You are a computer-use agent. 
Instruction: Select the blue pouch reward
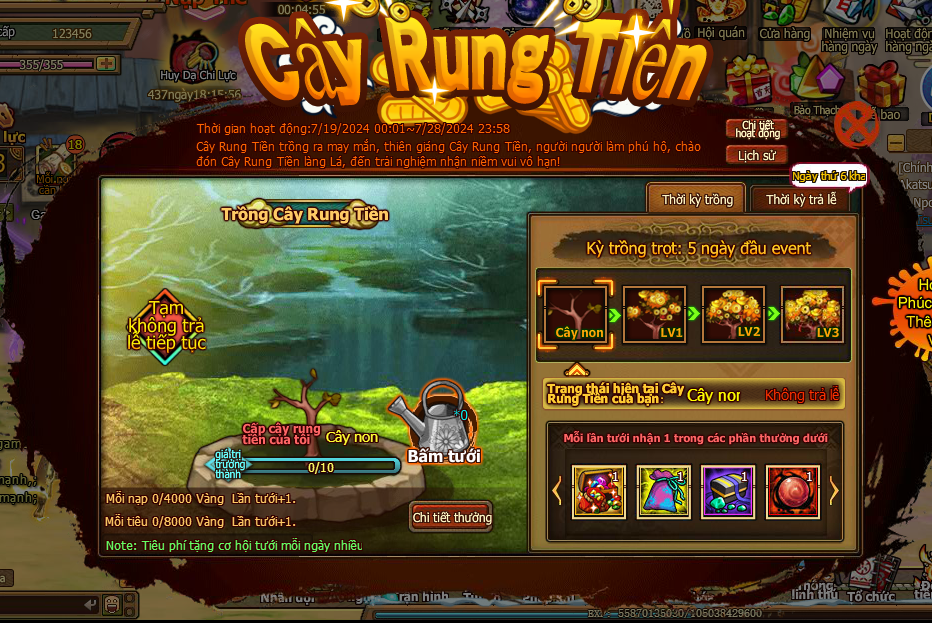click(x=664, y=491)
